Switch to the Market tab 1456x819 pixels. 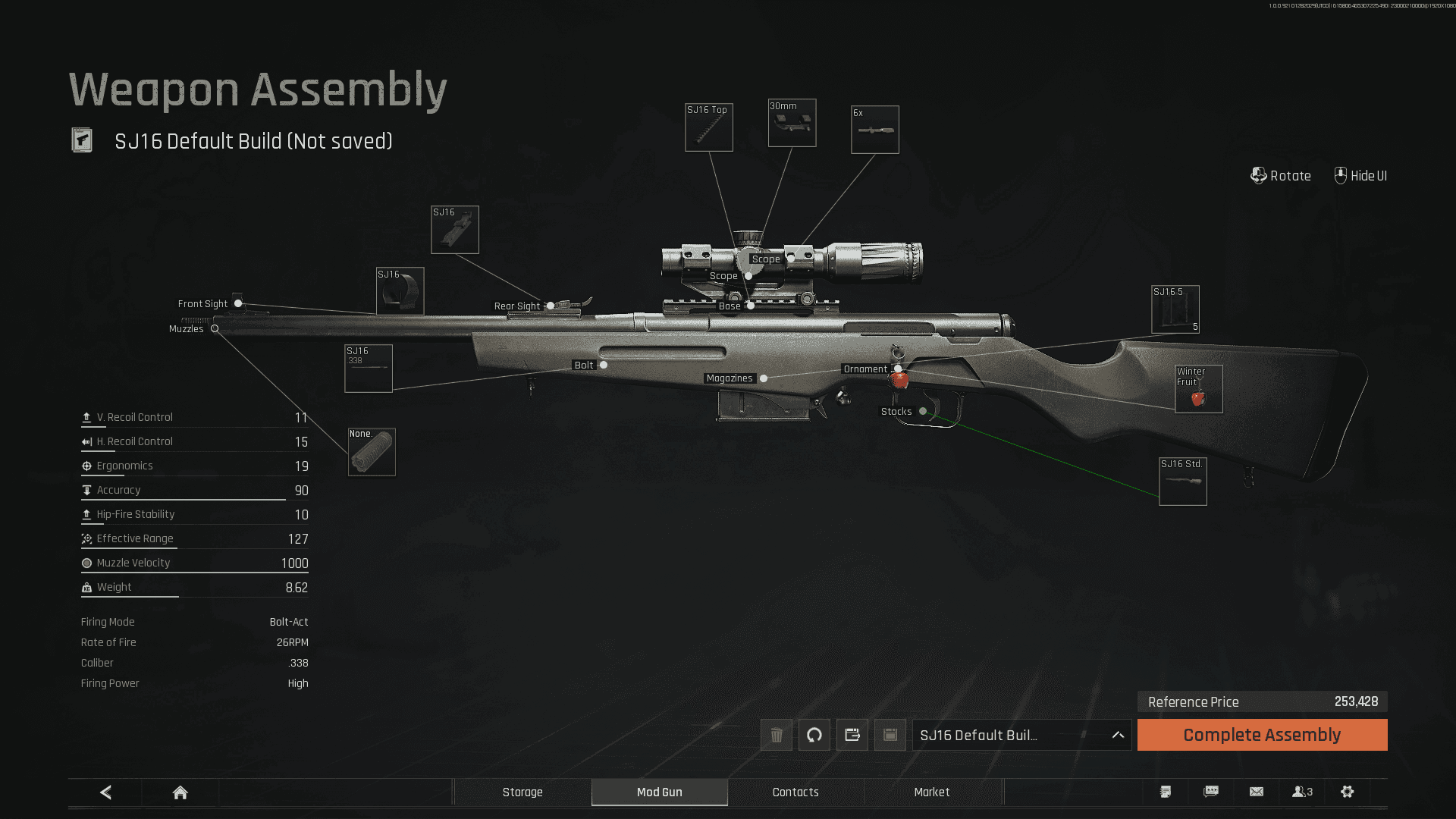933,792
